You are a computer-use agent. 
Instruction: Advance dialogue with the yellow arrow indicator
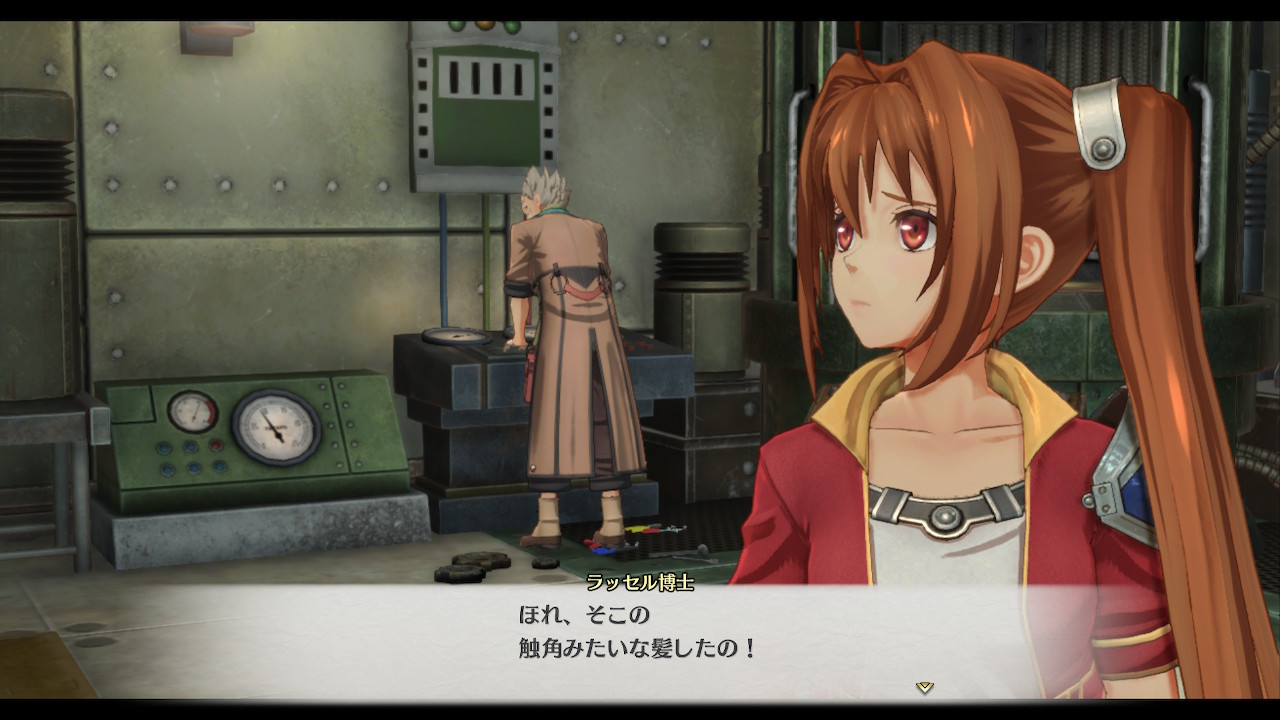(x=925, y=687)
